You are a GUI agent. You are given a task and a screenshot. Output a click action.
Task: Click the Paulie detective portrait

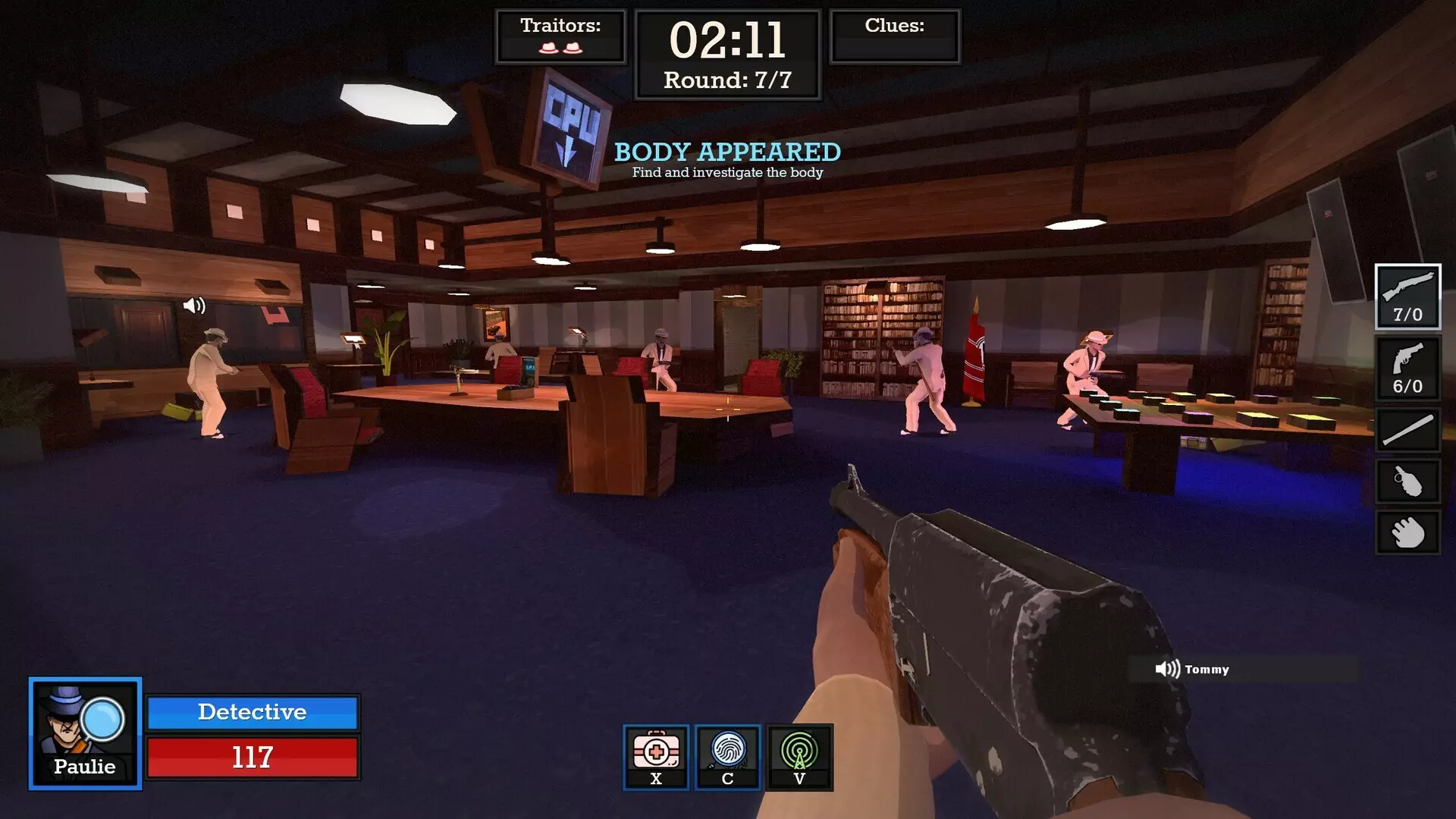[85, 733]
